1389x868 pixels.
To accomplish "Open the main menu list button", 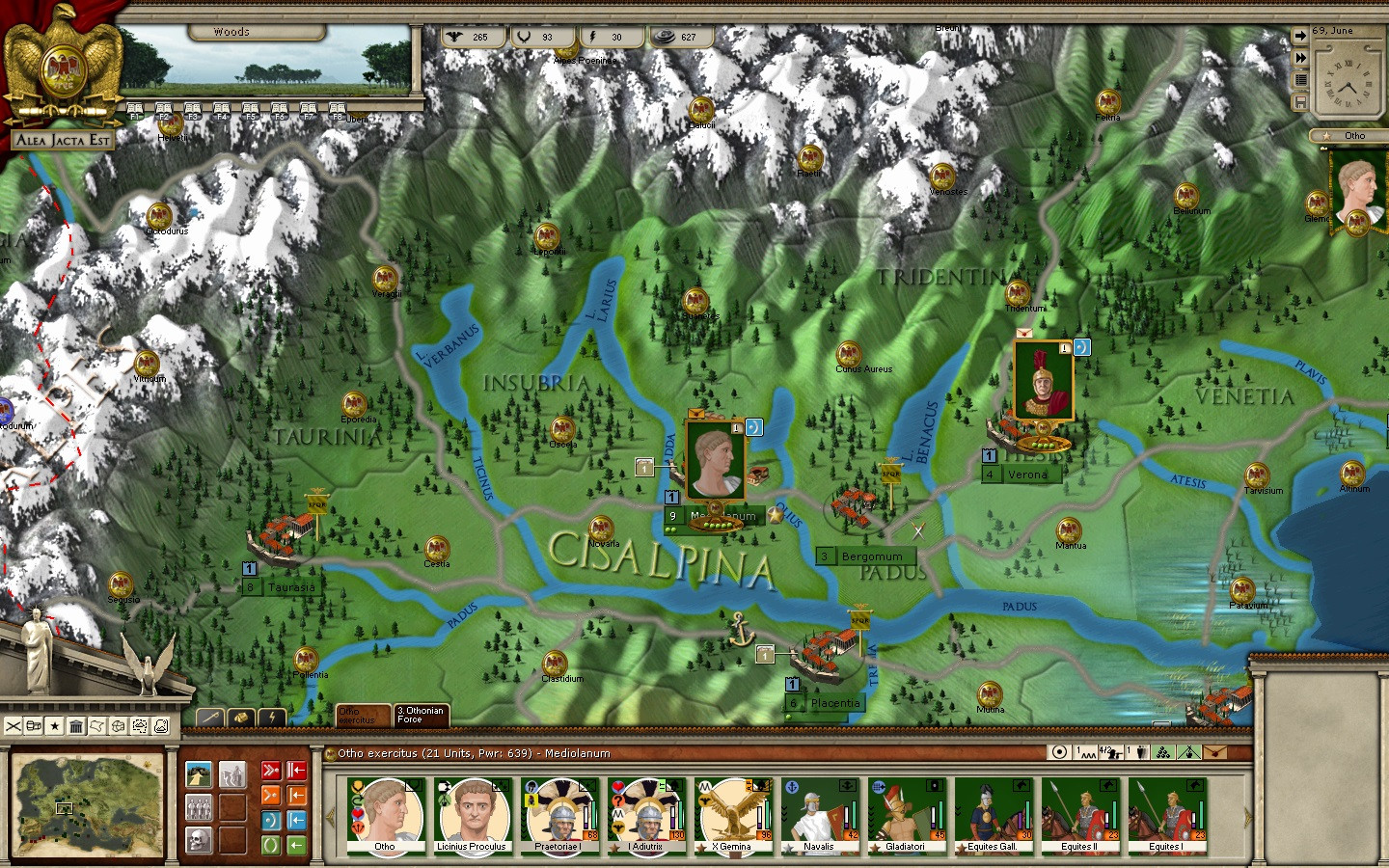I will (x=1300, y=80).
